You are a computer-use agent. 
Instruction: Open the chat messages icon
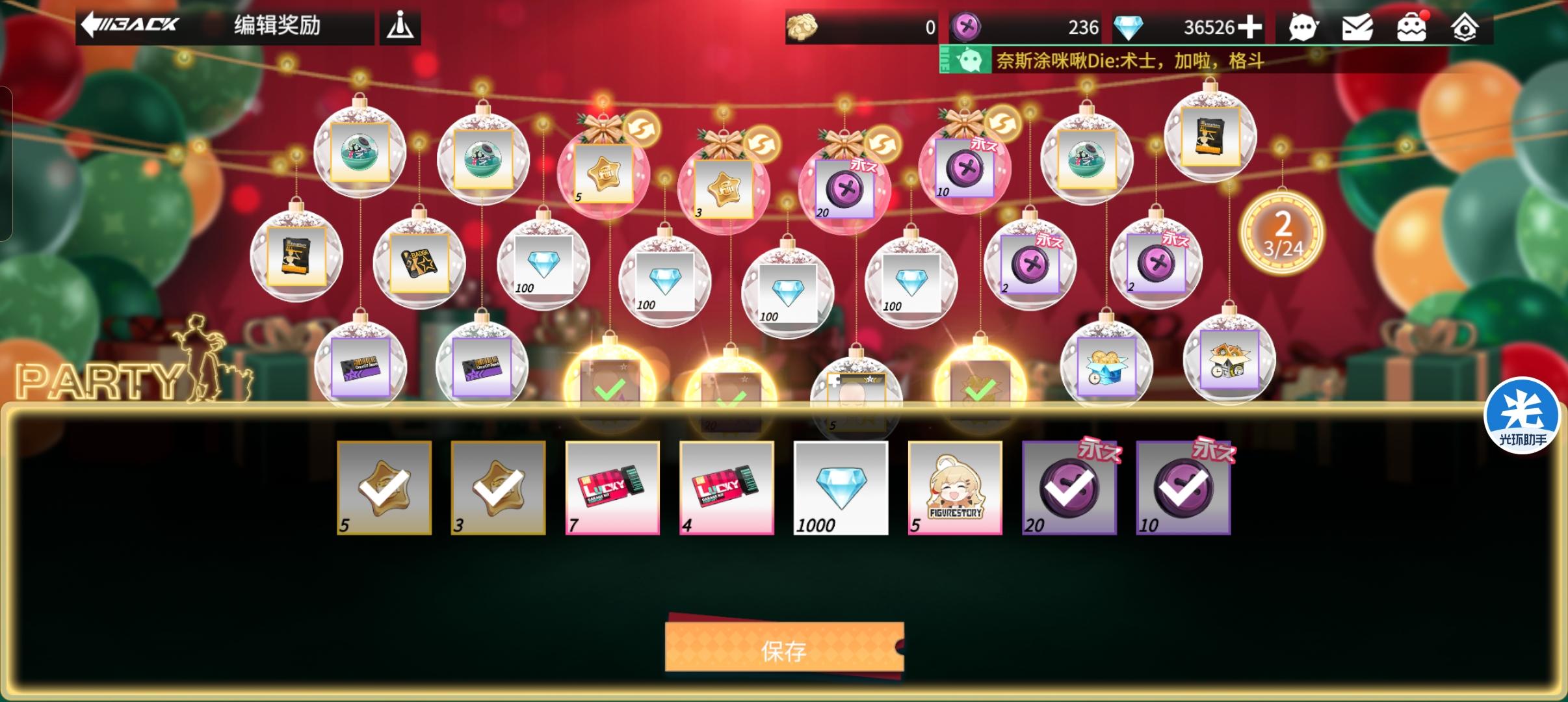tap(1305, 27)
